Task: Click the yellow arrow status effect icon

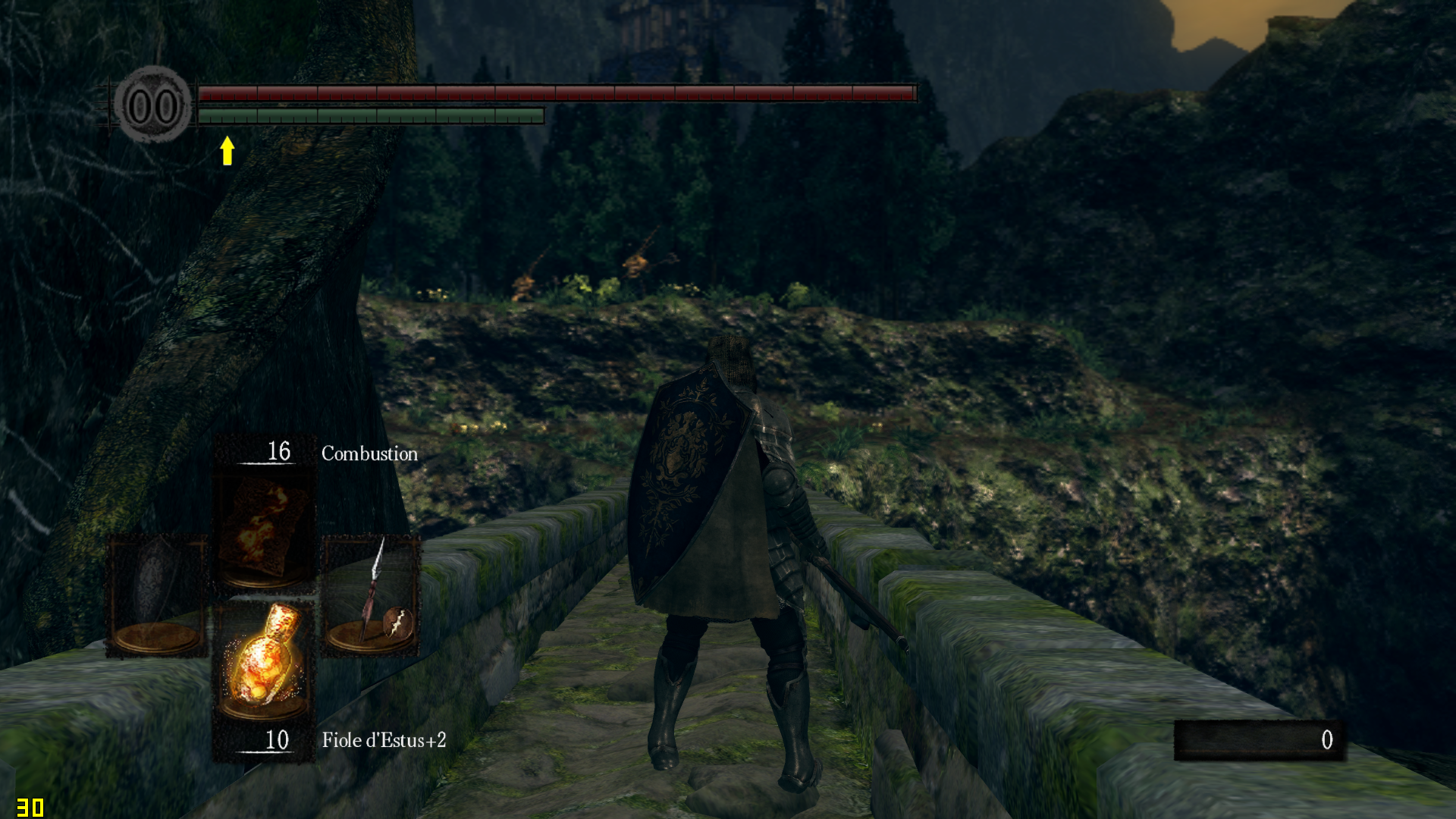Action: (x=227, y=150)
